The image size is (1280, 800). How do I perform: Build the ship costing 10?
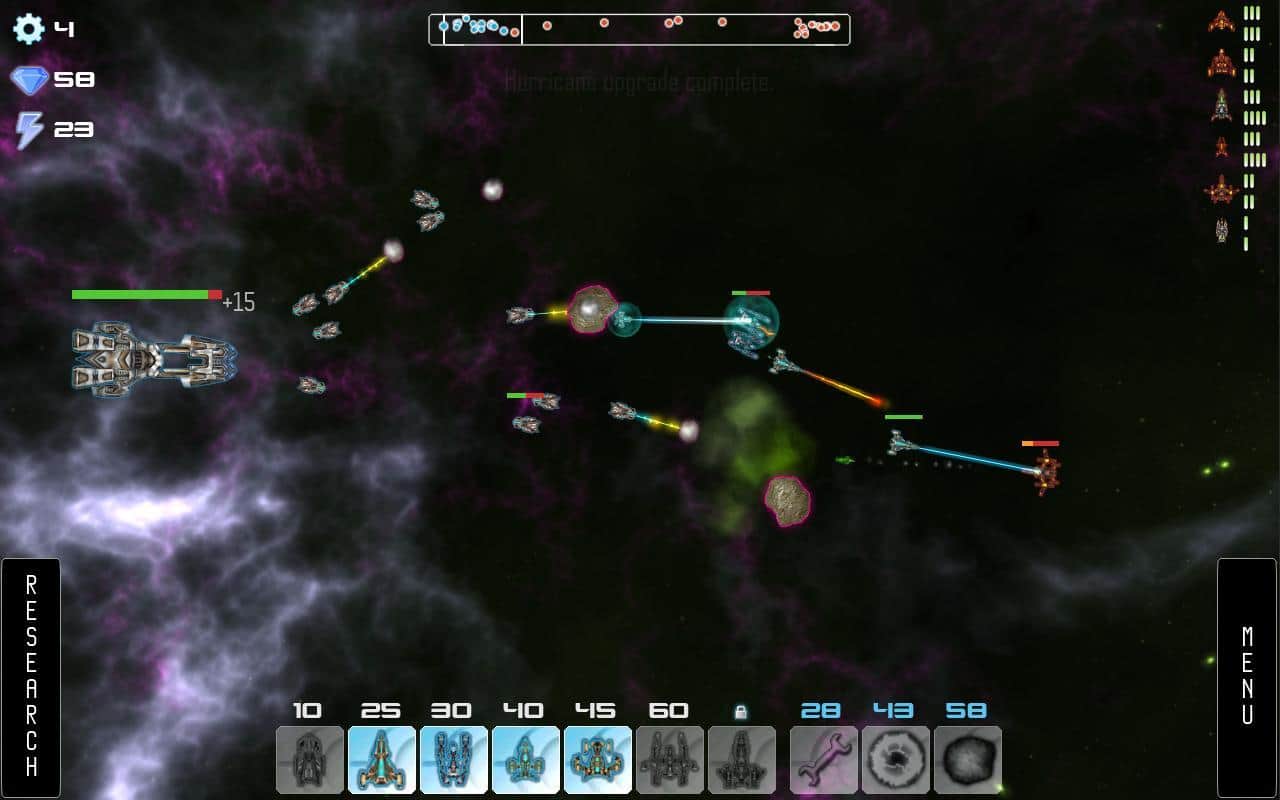pos(310,760)
